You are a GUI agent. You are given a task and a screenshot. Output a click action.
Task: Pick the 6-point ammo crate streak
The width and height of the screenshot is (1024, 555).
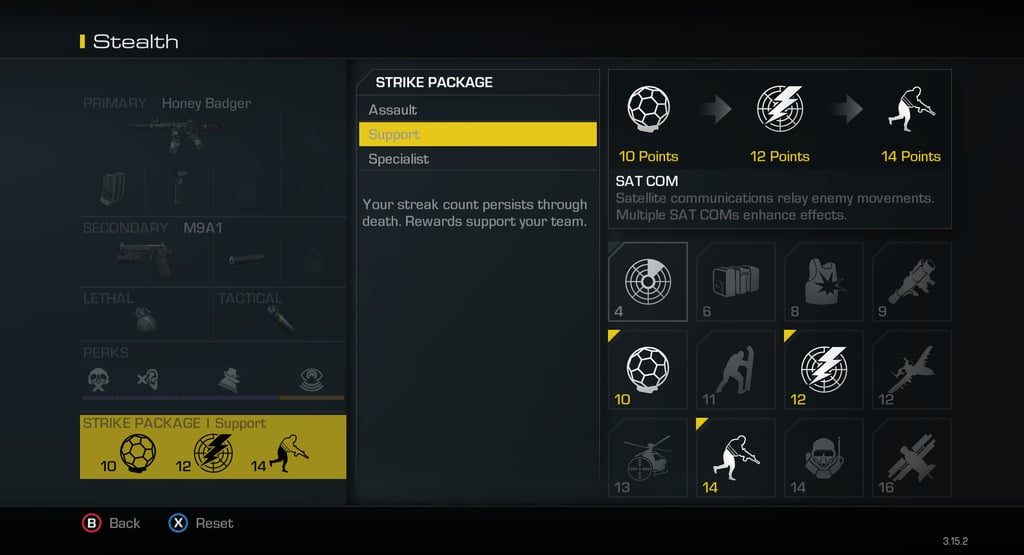tap(735, 281)
